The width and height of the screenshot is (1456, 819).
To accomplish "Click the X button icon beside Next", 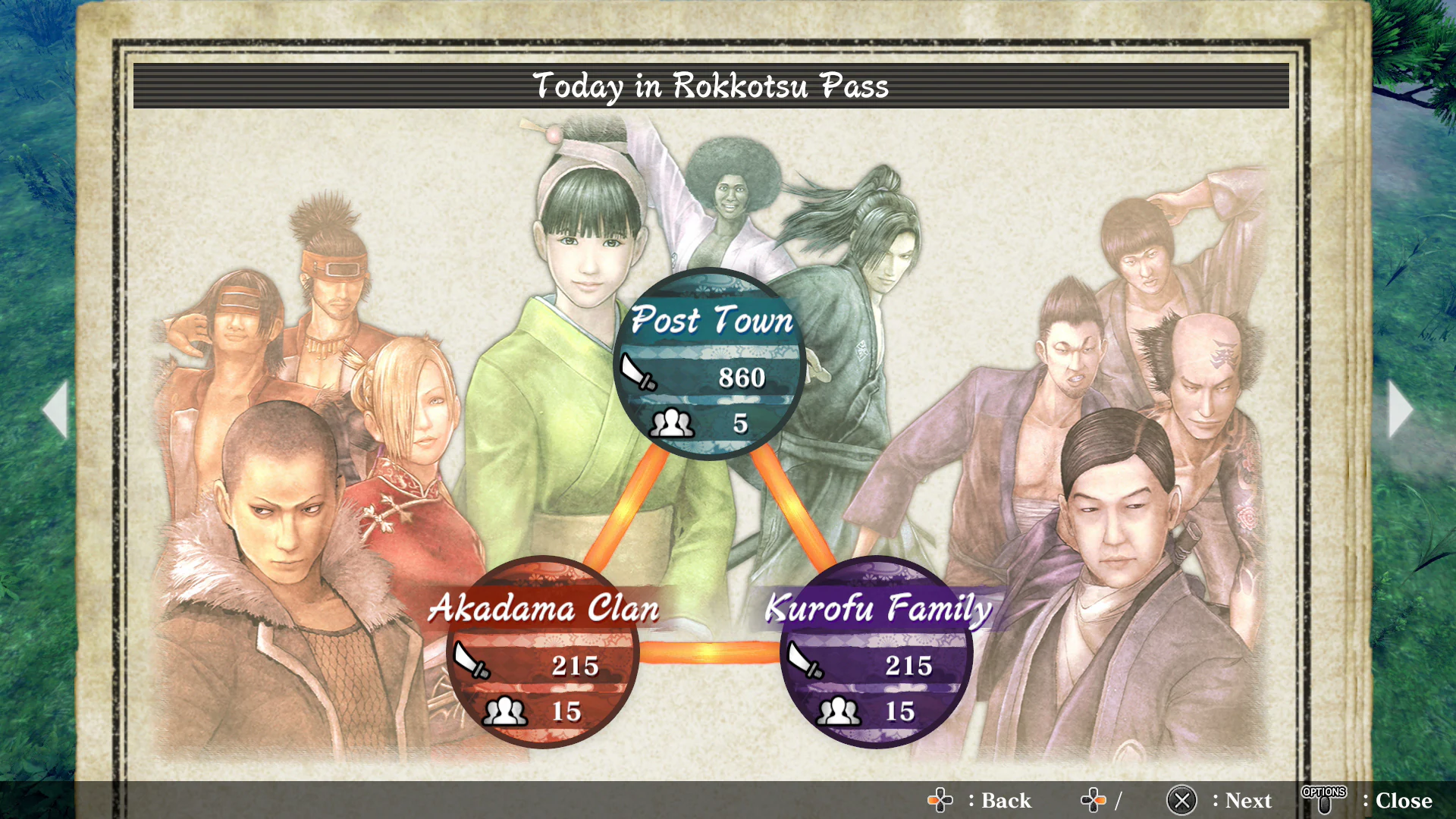I will pos(1183,800).
